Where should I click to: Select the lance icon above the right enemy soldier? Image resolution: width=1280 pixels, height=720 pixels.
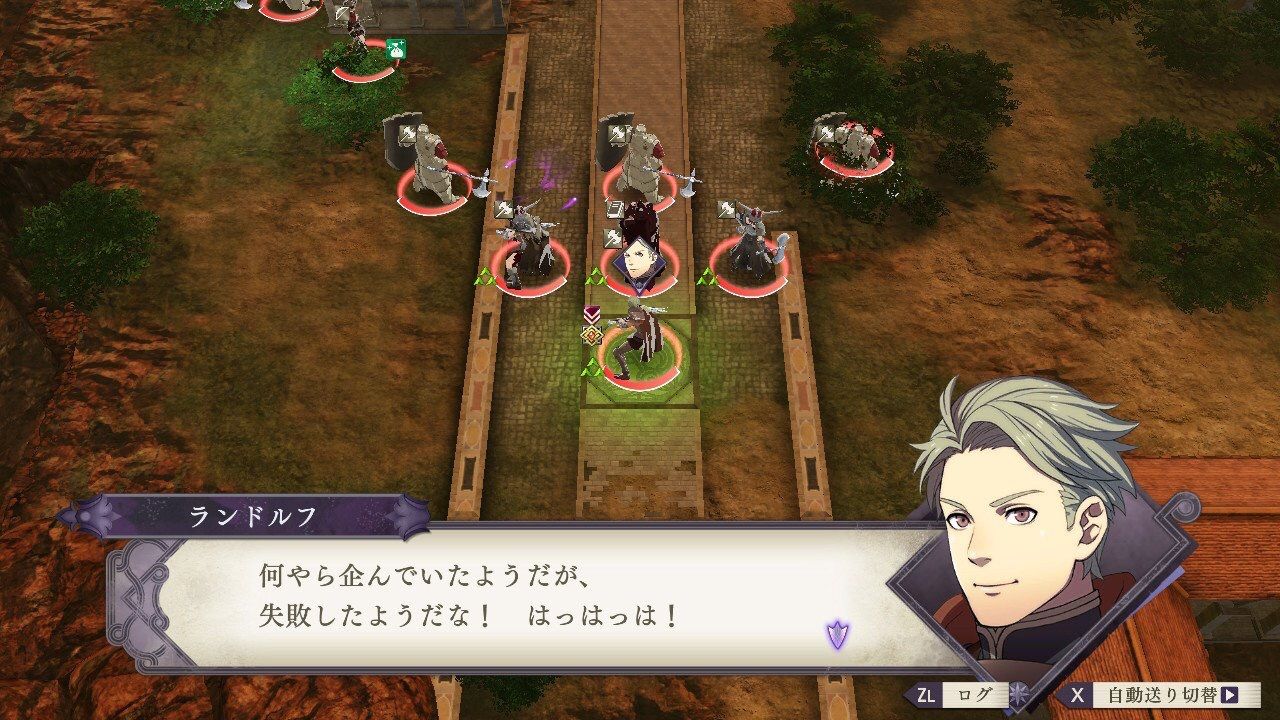coord(725,208)
